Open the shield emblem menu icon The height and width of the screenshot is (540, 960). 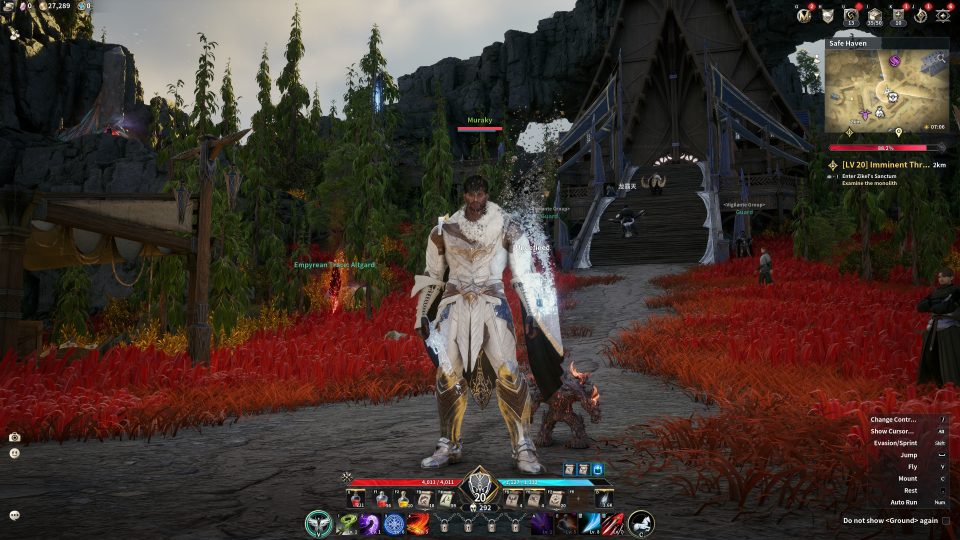point(827,15)
